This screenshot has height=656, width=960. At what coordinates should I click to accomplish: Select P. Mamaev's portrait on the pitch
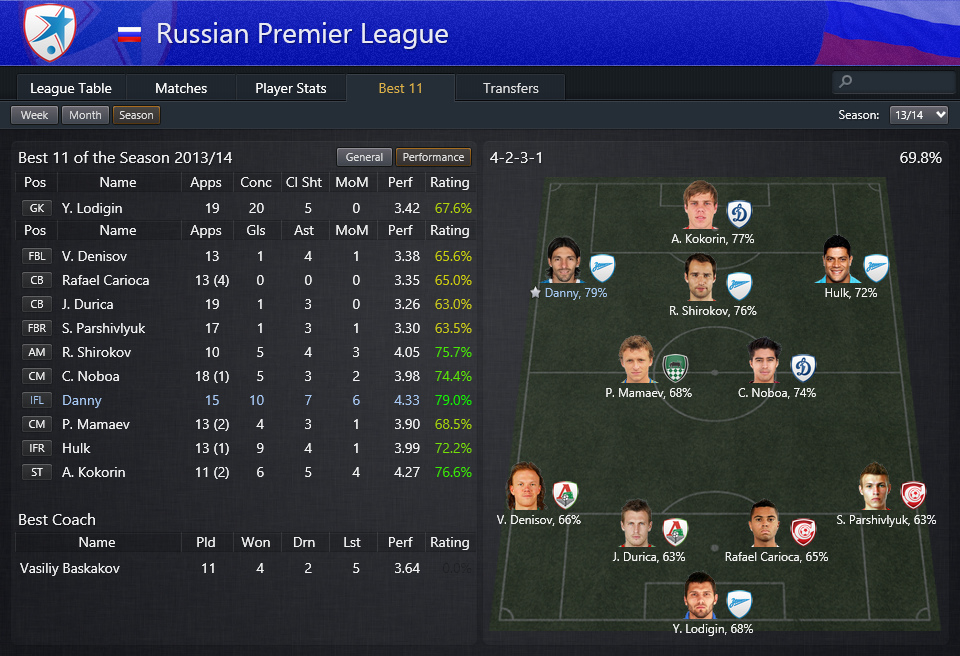(634, 361)
